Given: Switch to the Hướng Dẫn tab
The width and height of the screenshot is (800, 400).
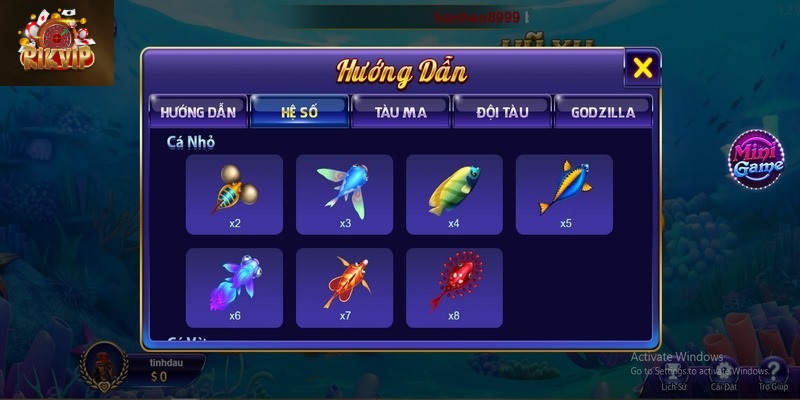Looking at the screenshot, I should [196, 112].
